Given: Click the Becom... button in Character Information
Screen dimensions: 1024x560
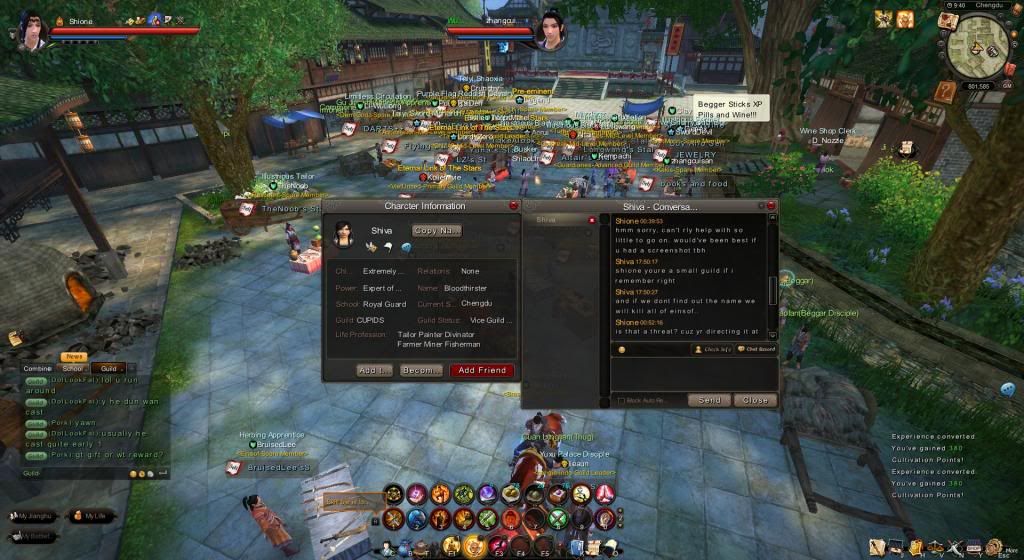Looking at the screenshot, I should point(420,370).
